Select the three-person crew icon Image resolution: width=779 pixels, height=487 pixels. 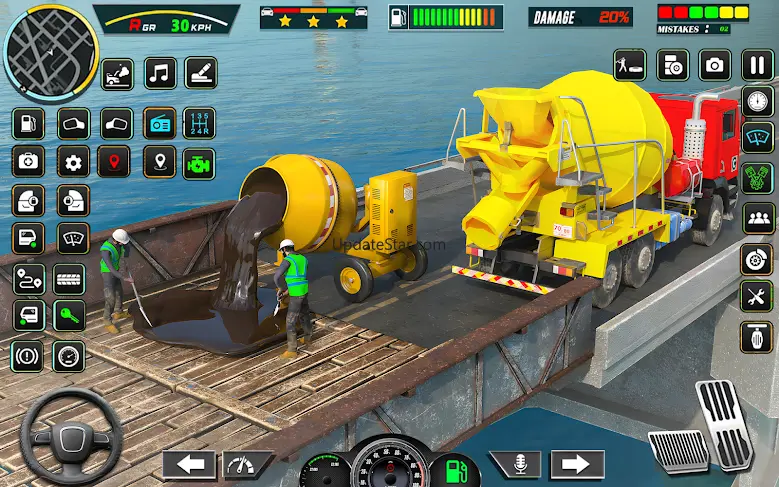click(x=756, y=217)
